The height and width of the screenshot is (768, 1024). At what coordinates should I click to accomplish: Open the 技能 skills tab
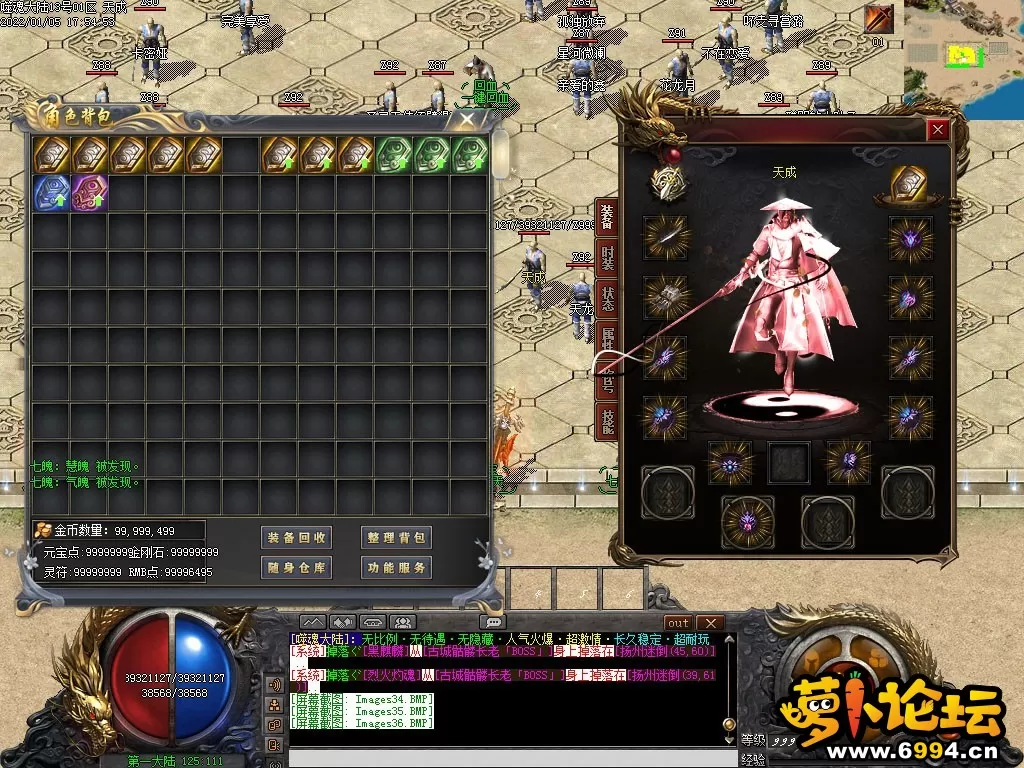[x=606, y=421]
